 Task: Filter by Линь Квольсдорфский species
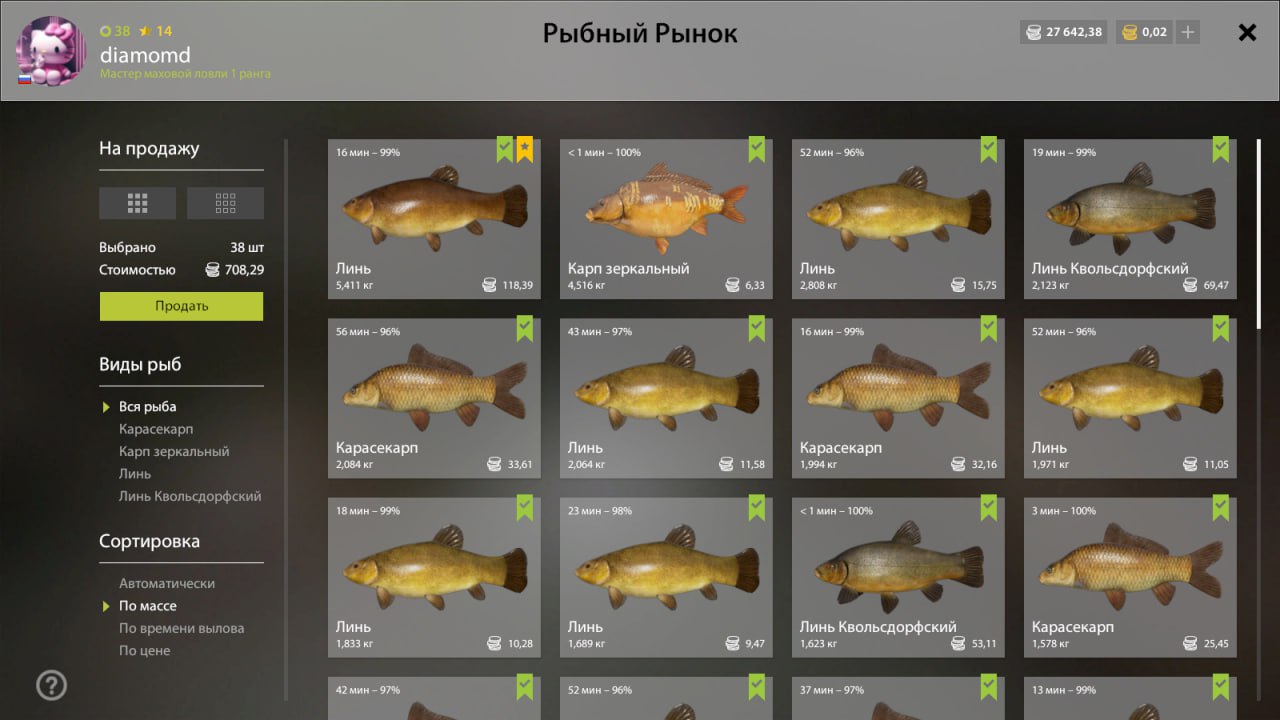pyautogui.click(x=190, y=496)
